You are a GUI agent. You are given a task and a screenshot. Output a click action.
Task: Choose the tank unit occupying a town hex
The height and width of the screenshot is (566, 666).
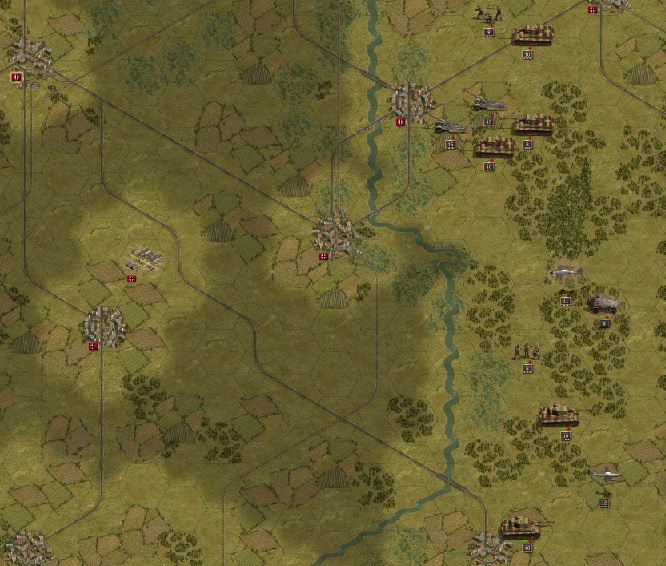coord(520,526)
